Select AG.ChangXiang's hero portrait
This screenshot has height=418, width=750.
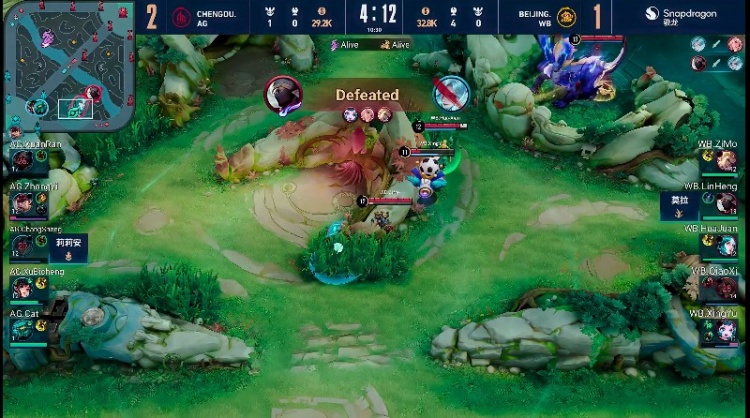23,246
